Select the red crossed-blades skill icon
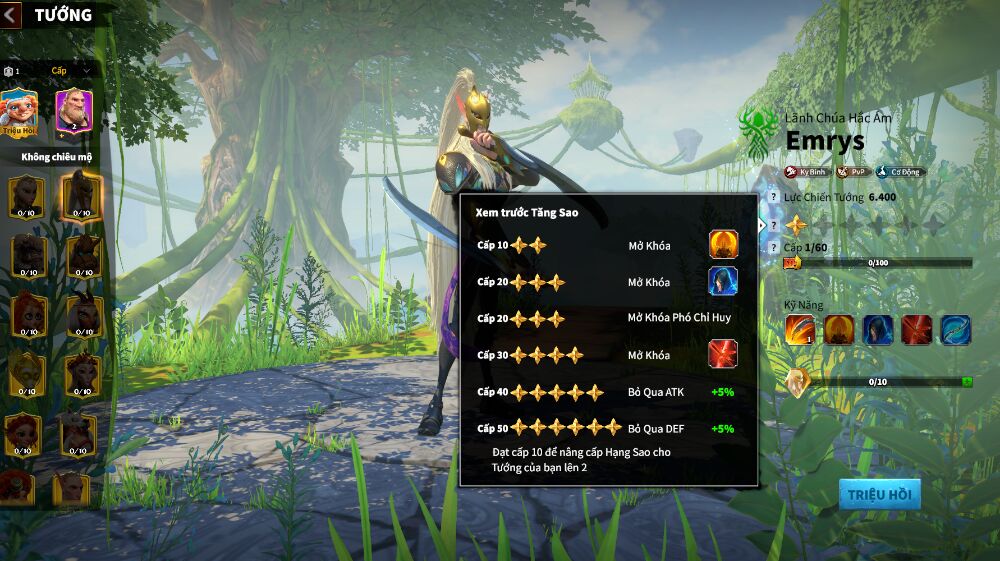Viewport: 1000px width, 561px height. pos(917,329)
